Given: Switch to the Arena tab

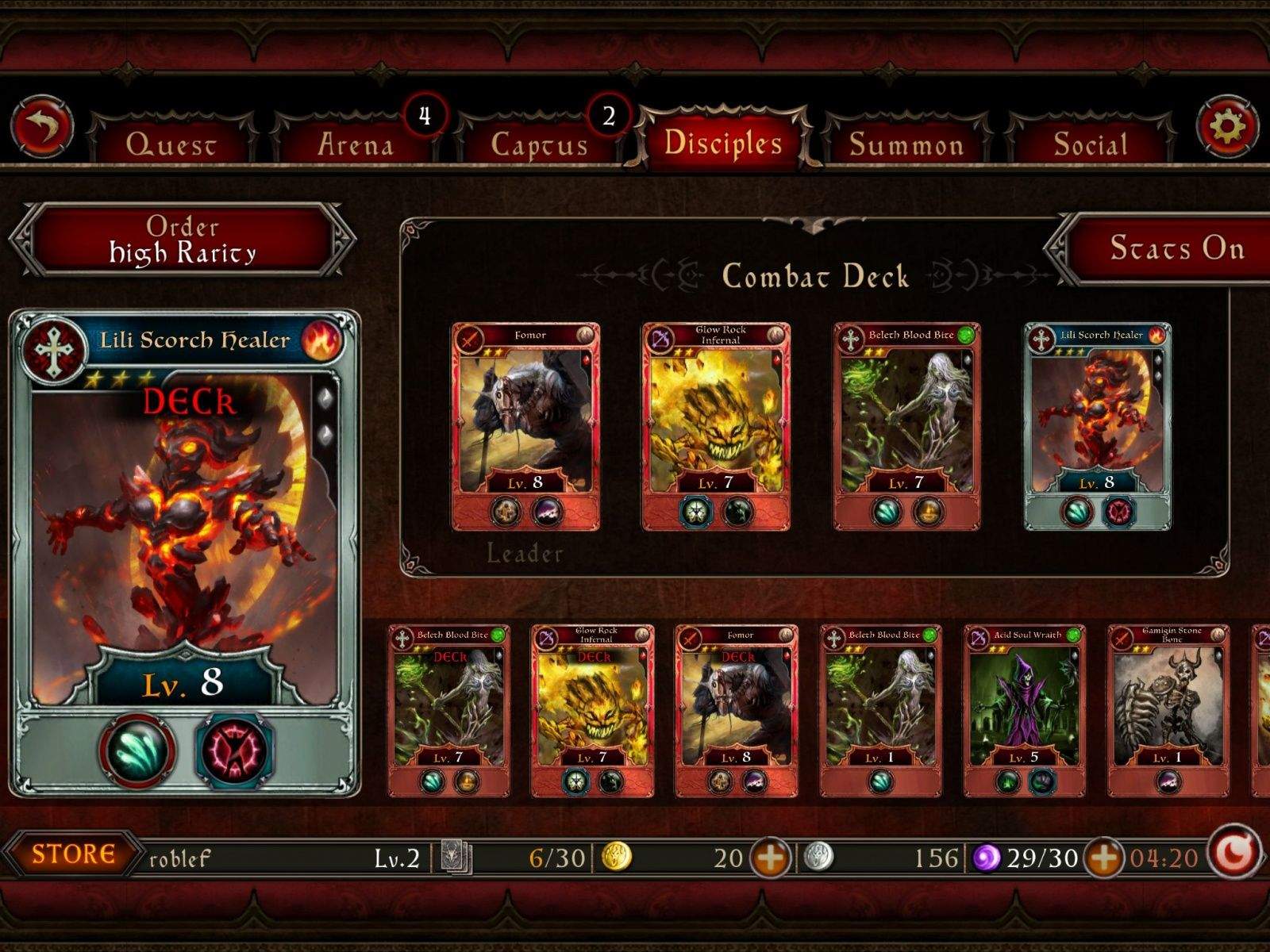Looking at the screenshot, I should [x=356, y=144].
